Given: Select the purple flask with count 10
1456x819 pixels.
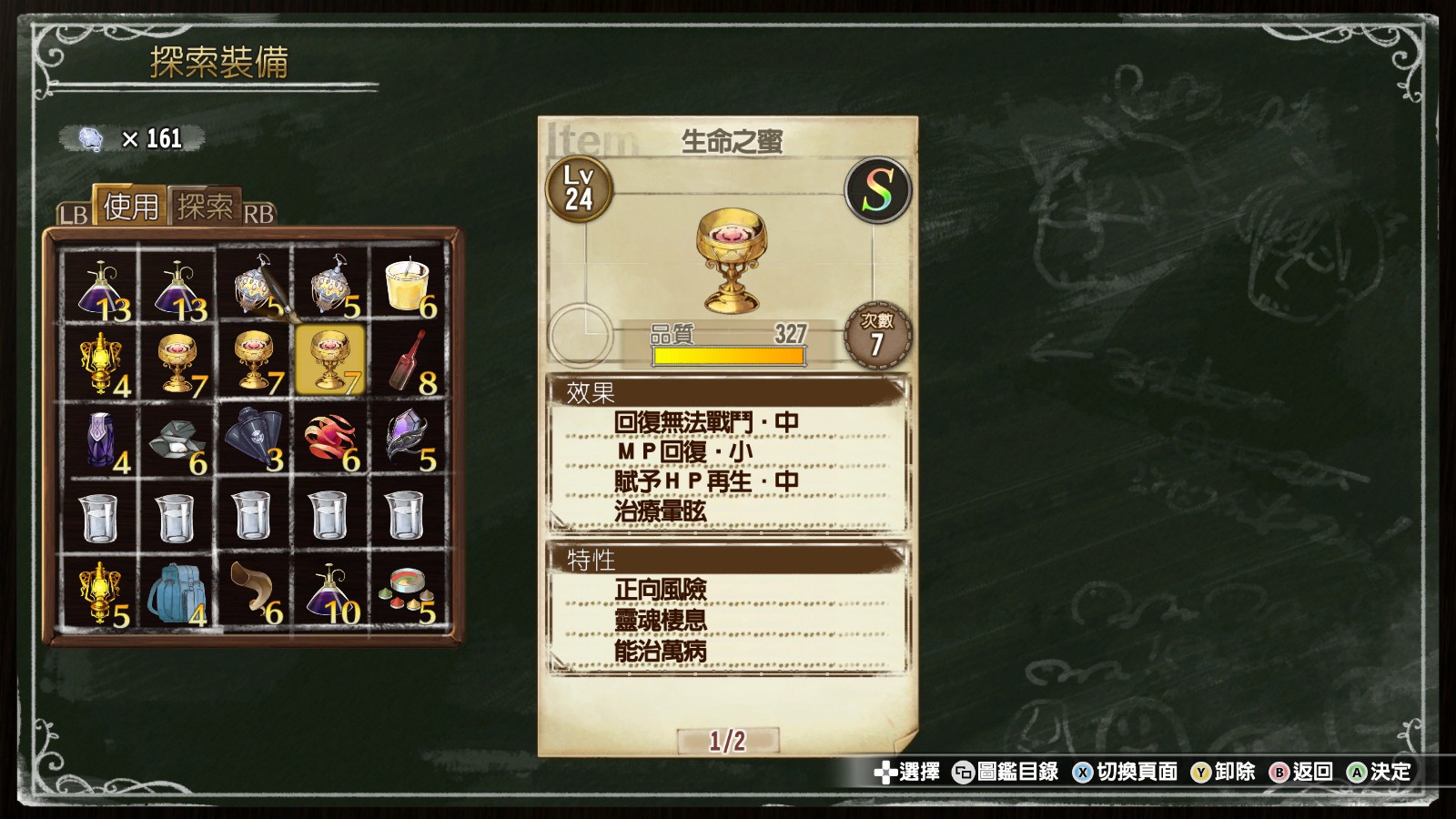Looking at the screenshot, I should pos(329,591).
